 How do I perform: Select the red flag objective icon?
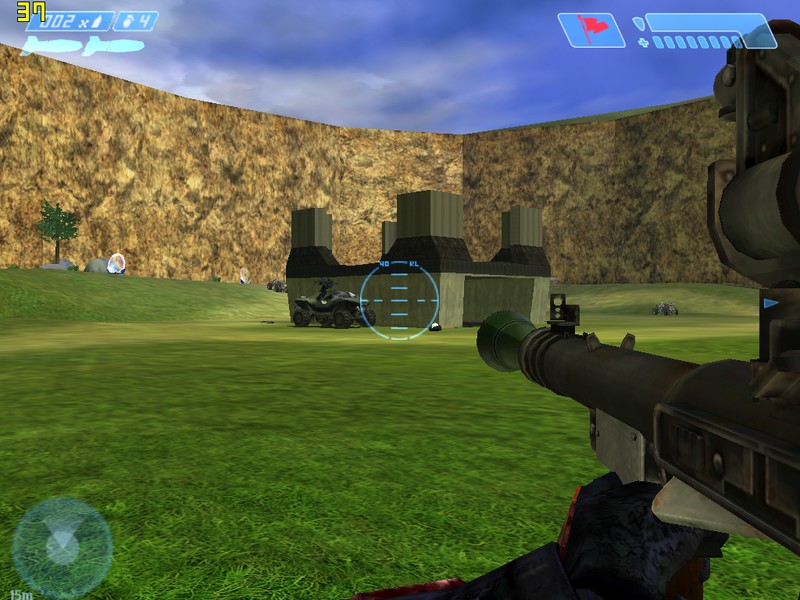point(591,29)
